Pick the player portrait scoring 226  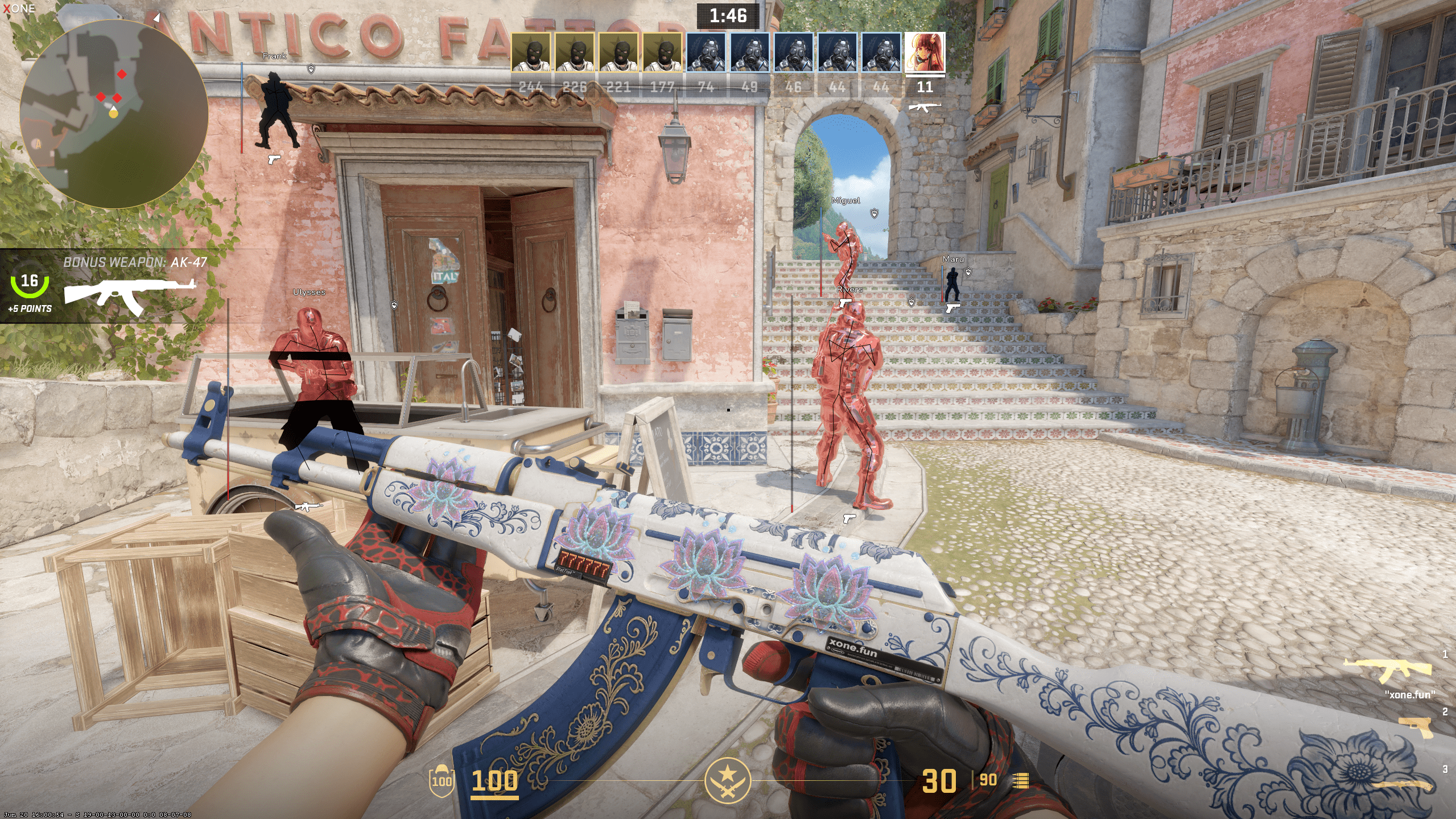click(x=575, y=52)
